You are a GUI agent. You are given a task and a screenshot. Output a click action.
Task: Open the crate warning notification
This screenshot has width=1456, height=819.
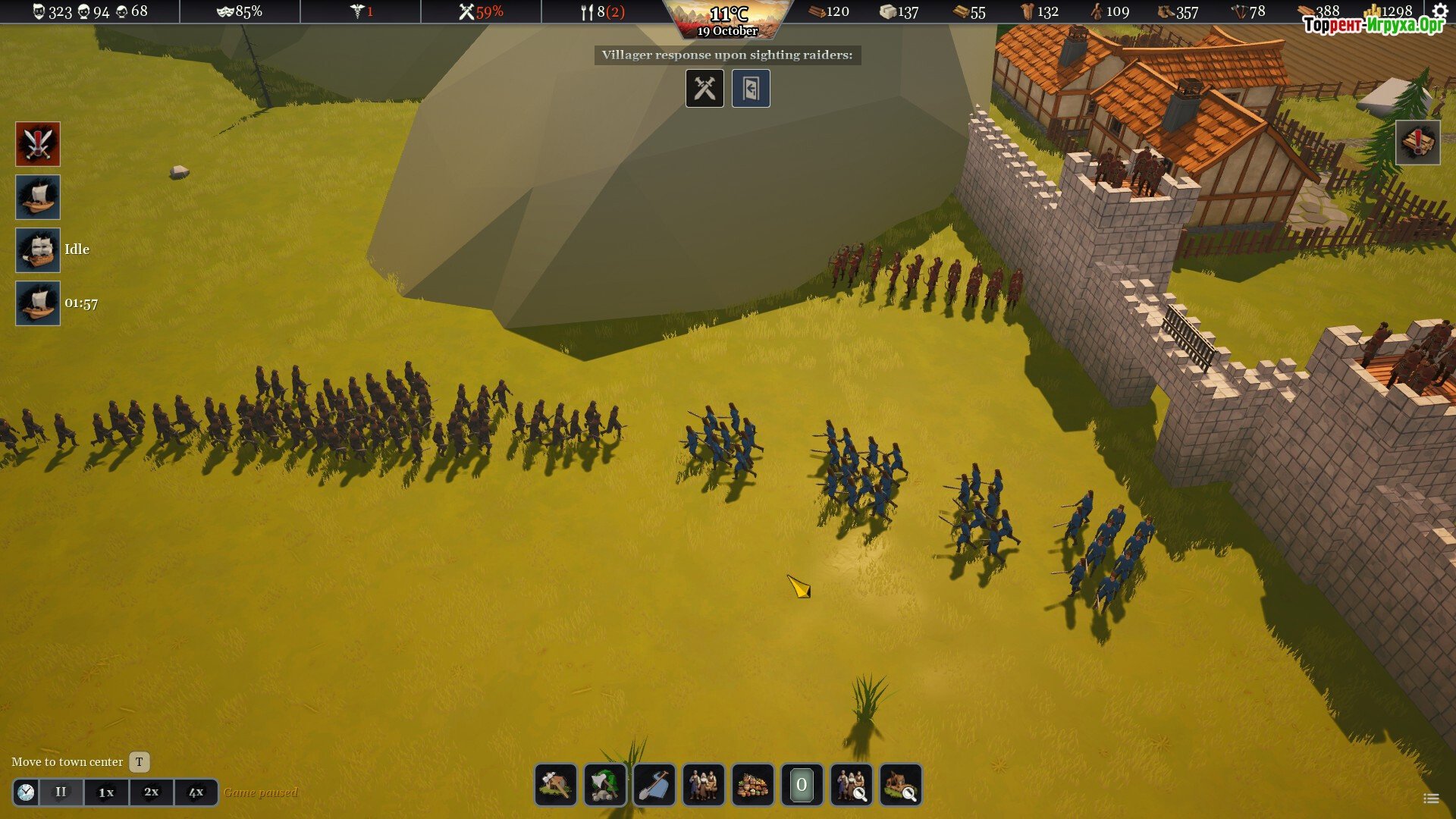coord(1417,143)
